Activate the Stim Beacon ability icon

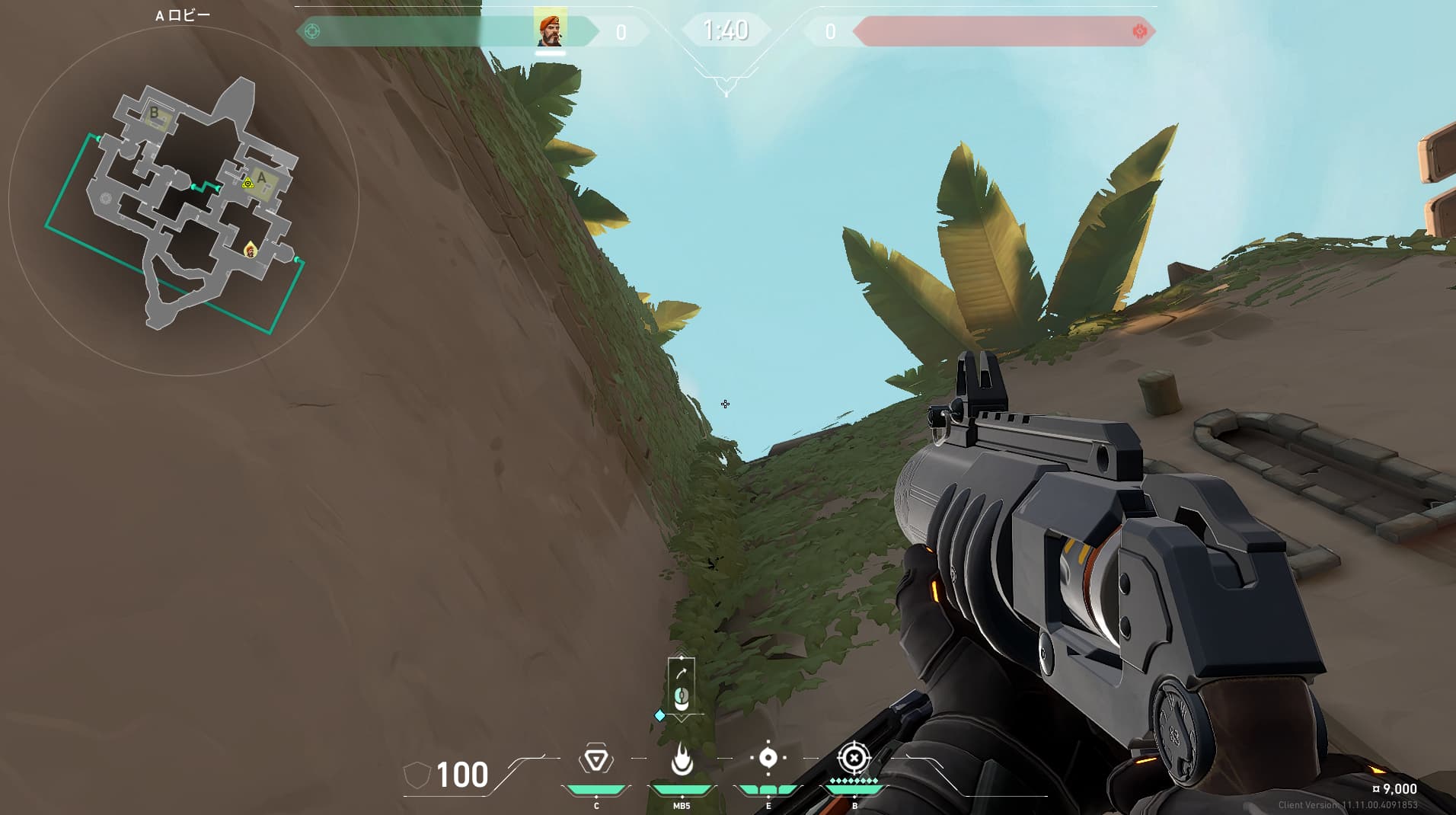(x=595, y=760)
